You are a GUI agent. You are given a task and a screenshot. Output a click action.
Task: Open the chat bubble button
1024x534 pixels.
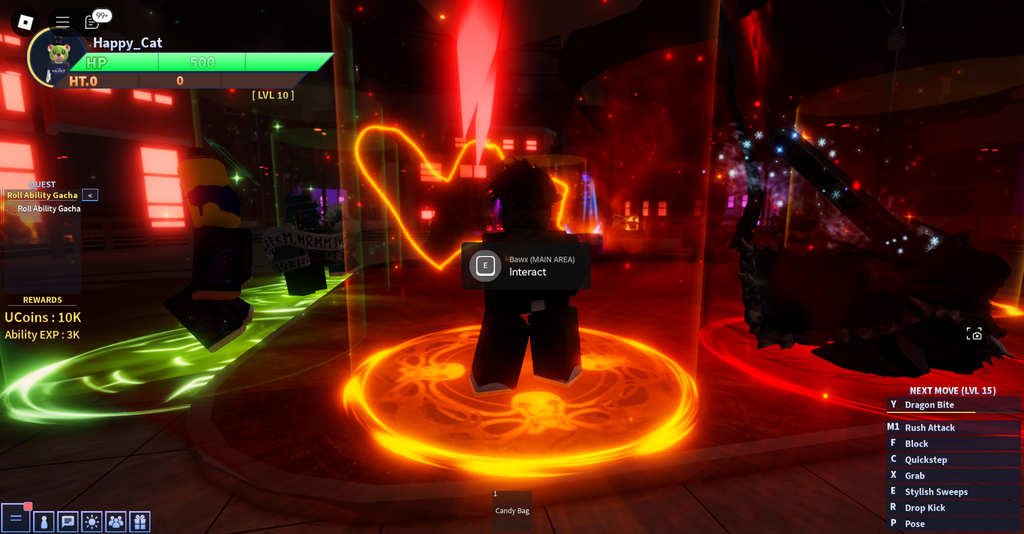[x=68, y=521]
